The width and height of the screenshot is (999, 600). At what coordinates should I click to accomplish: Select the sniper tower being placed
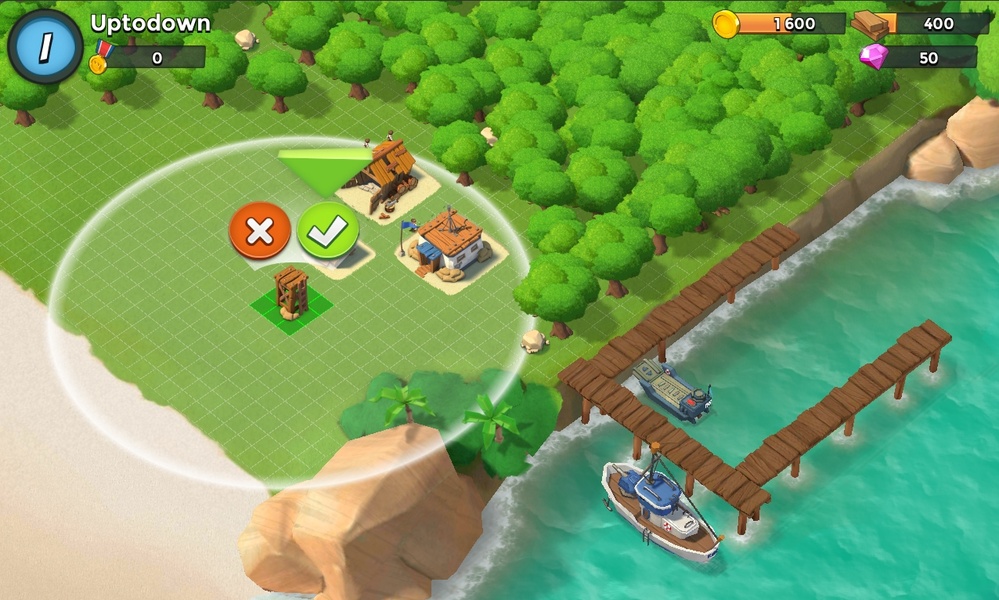(291, 294)
